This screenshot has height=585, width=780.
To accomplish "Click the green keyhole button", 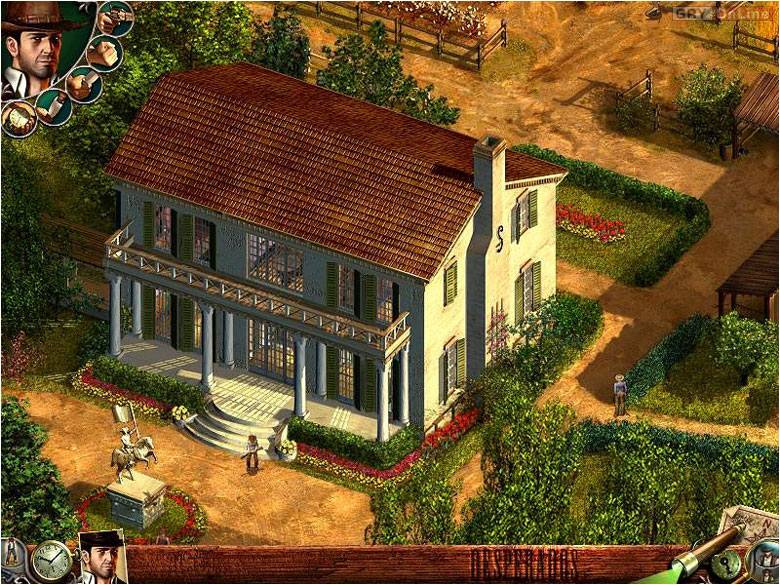I will point(726,563).
